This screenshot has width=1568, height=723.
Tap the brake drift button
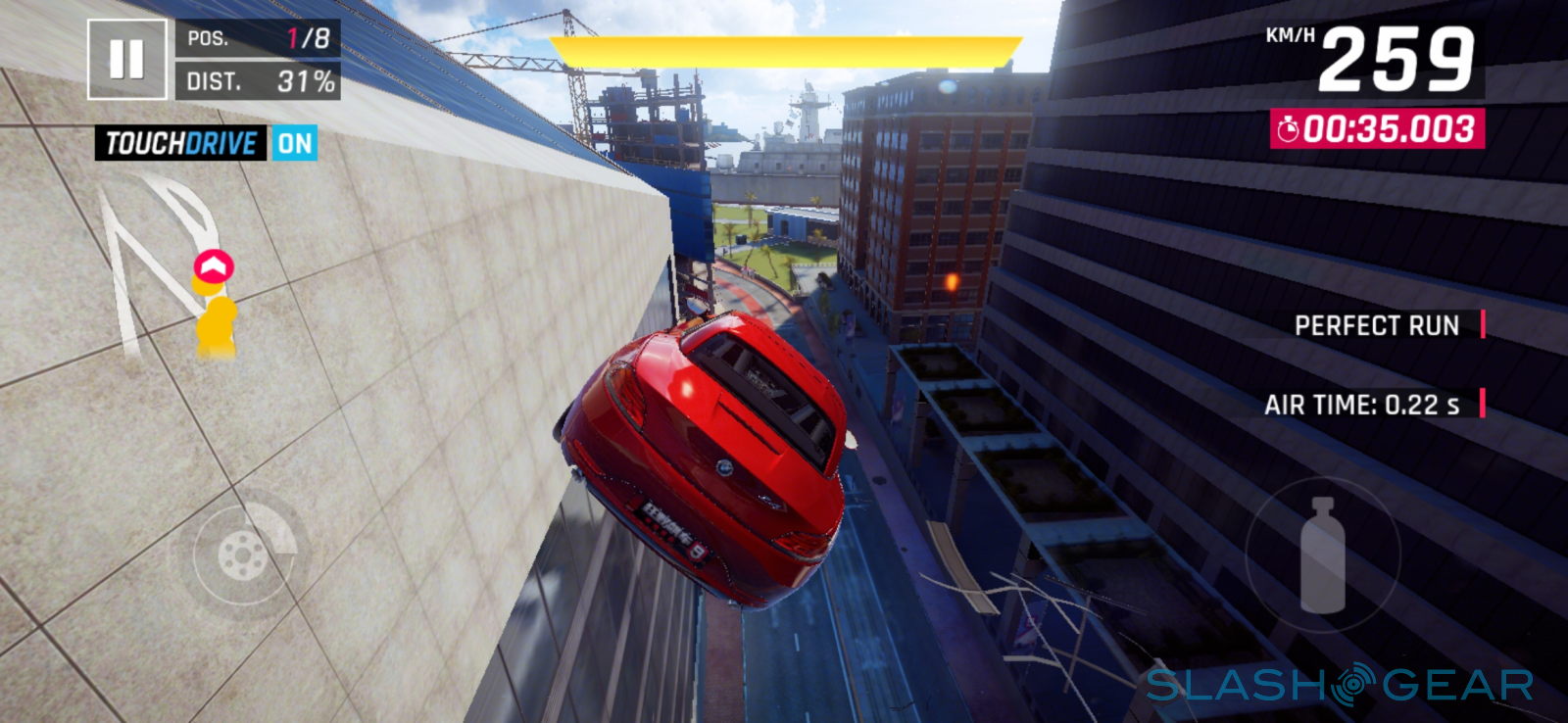[x=243, y=555]
